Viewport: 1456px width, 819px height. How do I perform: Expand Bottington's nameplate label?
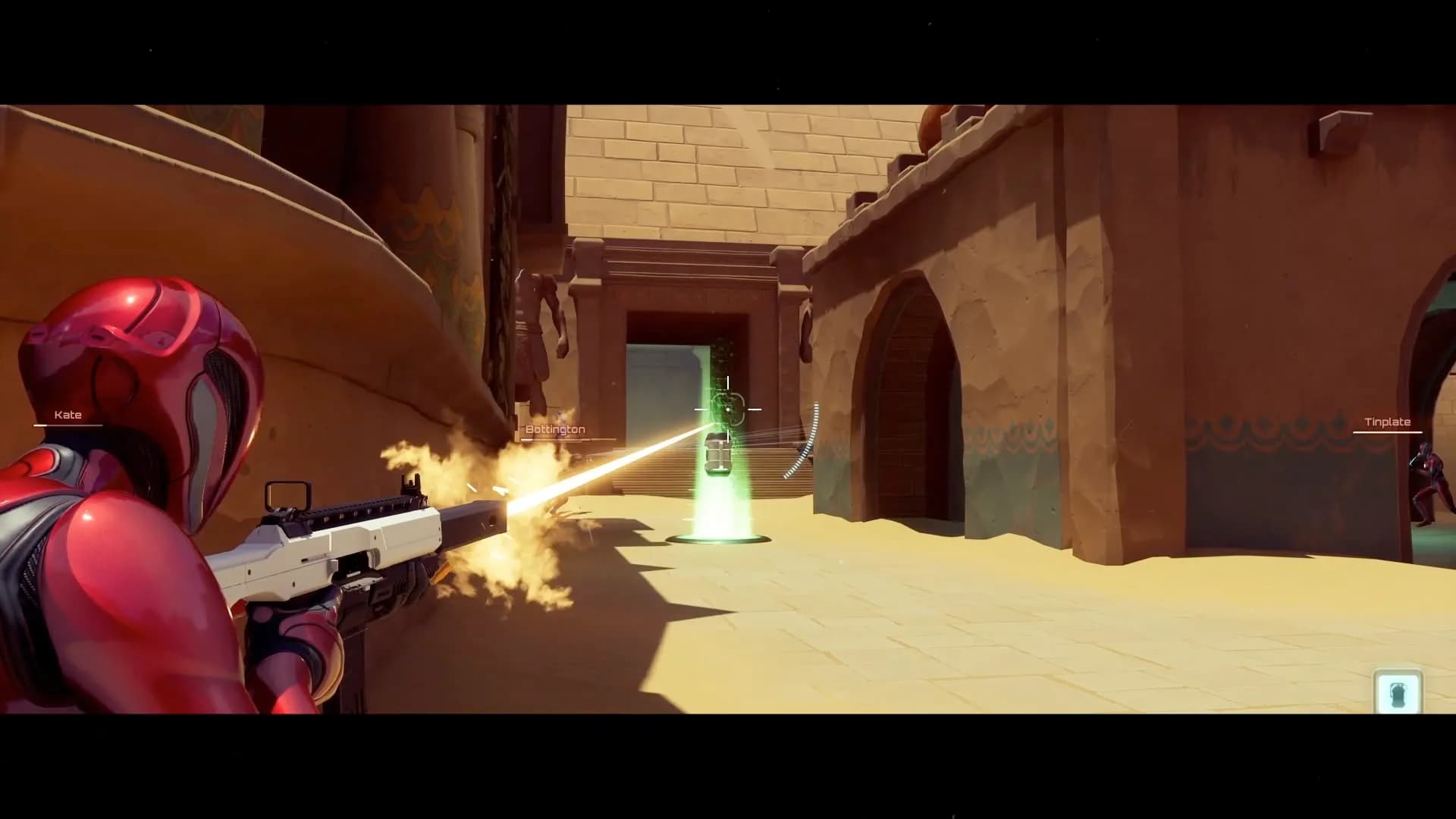tap(554, 428)
